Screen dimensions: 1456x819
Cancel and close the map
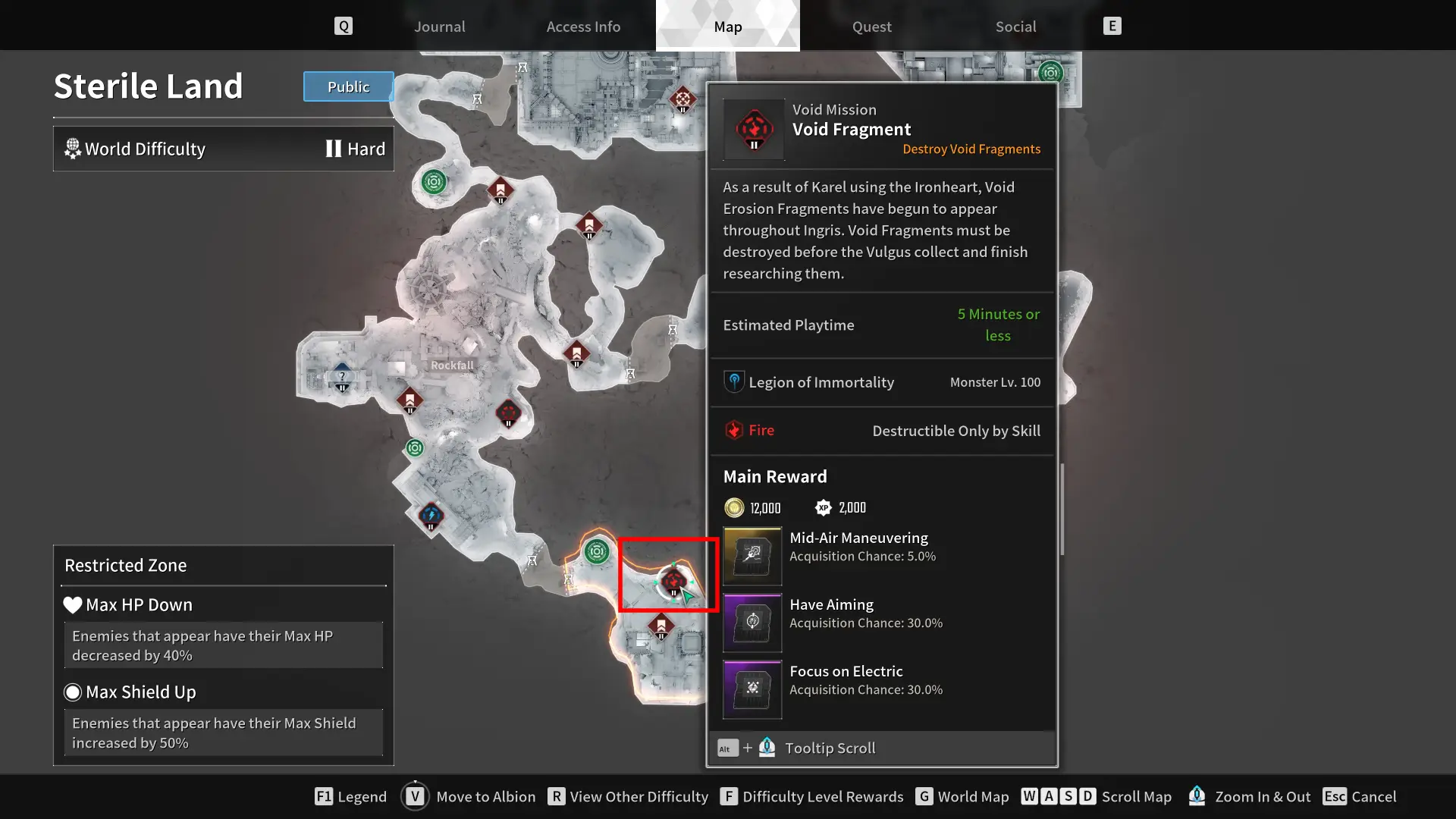coord(1360,796)
